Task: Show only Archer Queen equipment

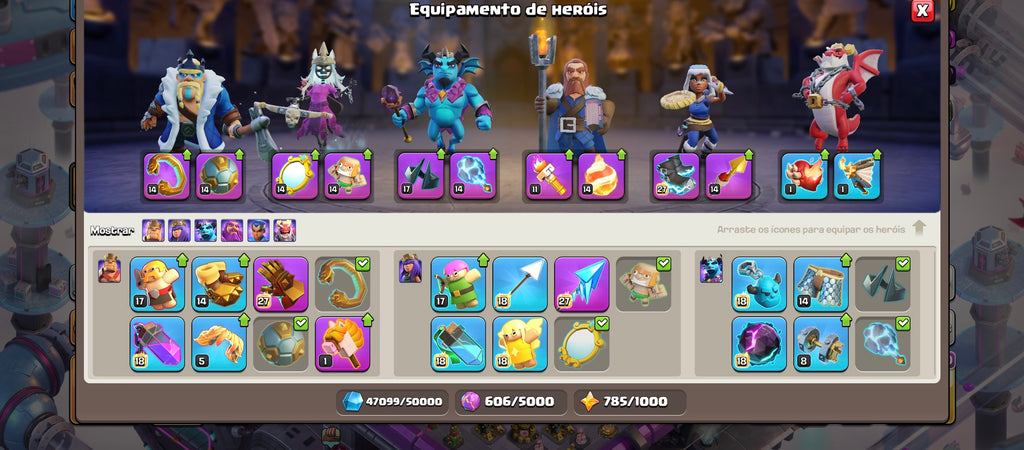Action: coord(179,231)
